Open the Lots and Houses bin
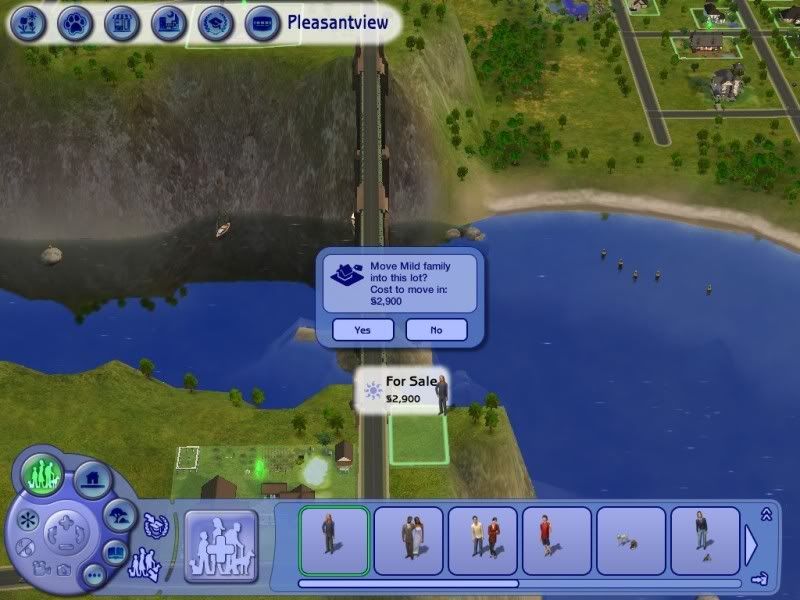The image size is (800, 600). click(91, 479)
